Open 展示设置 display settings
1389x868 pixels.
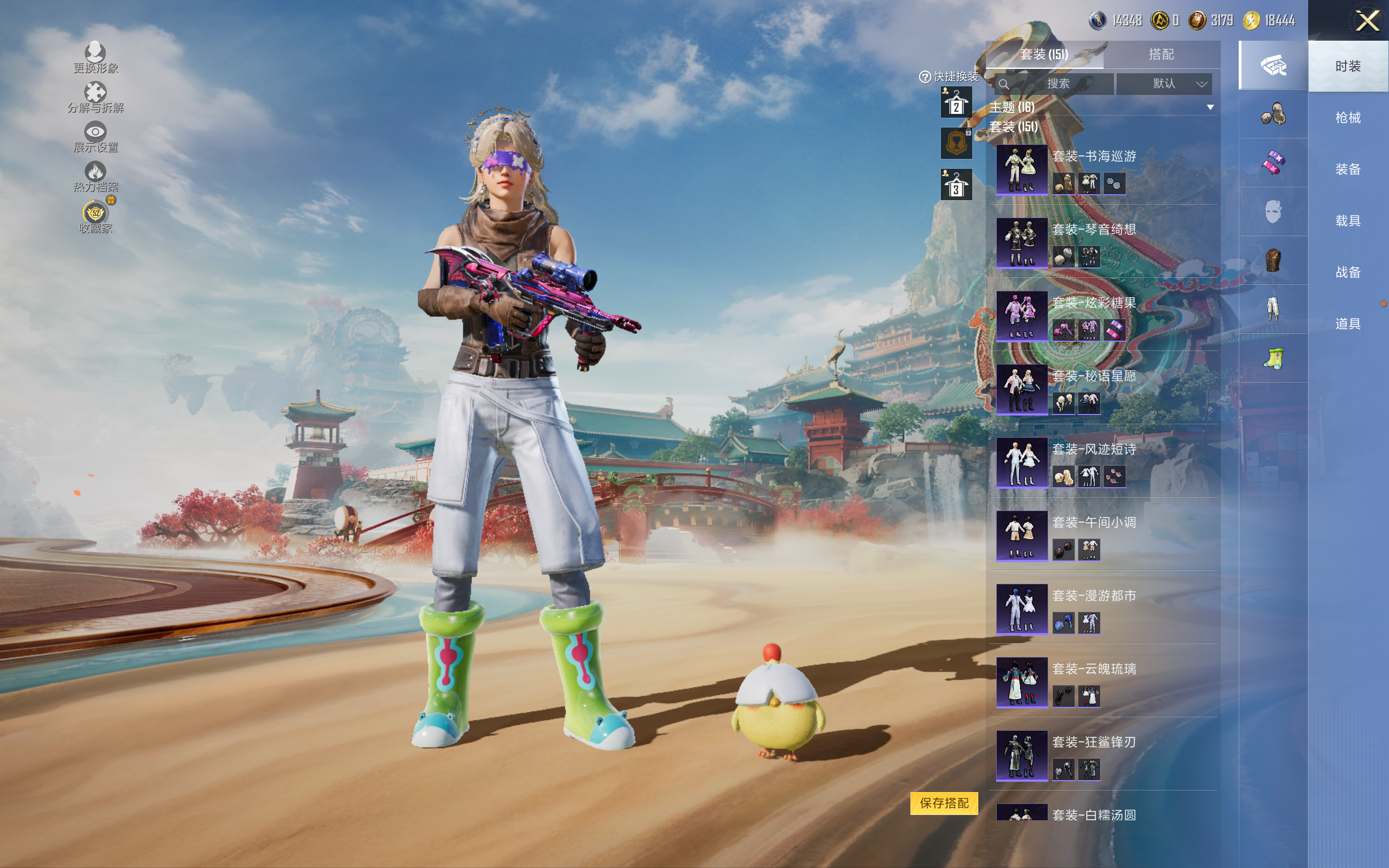[95, 137]
